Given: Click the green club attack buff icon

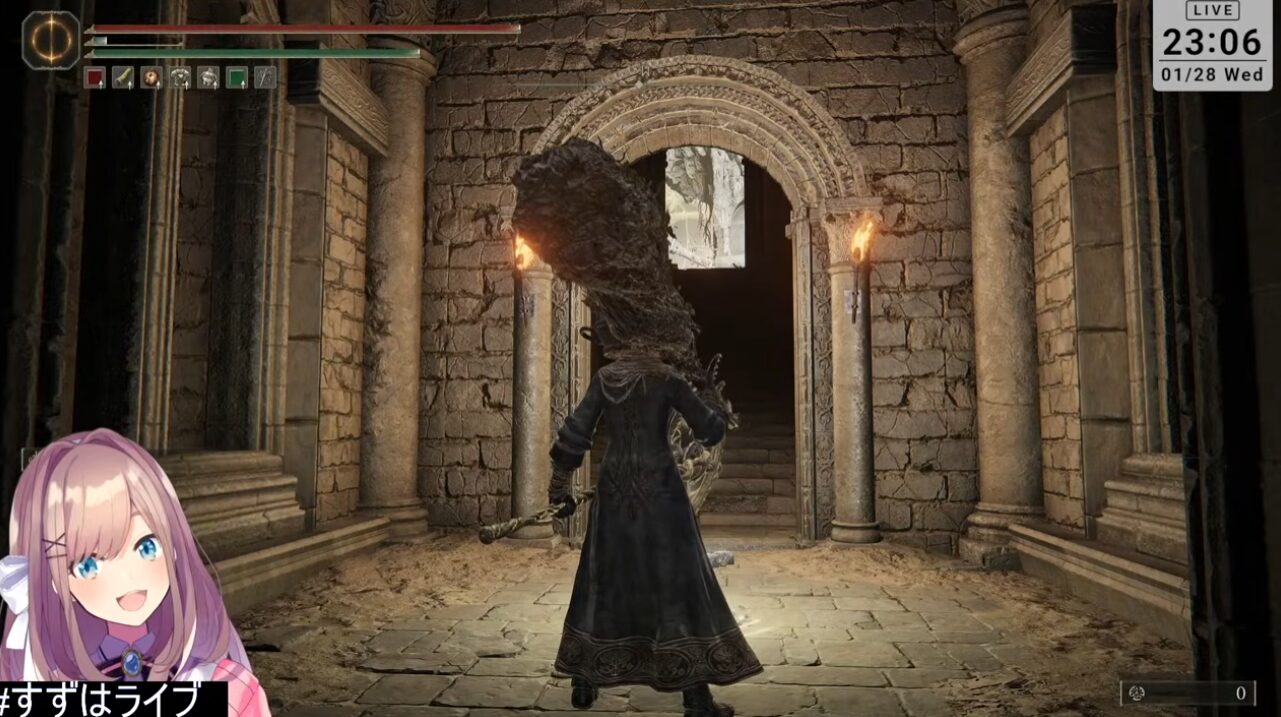Looking at the screenshot, I should coord(123,78).
